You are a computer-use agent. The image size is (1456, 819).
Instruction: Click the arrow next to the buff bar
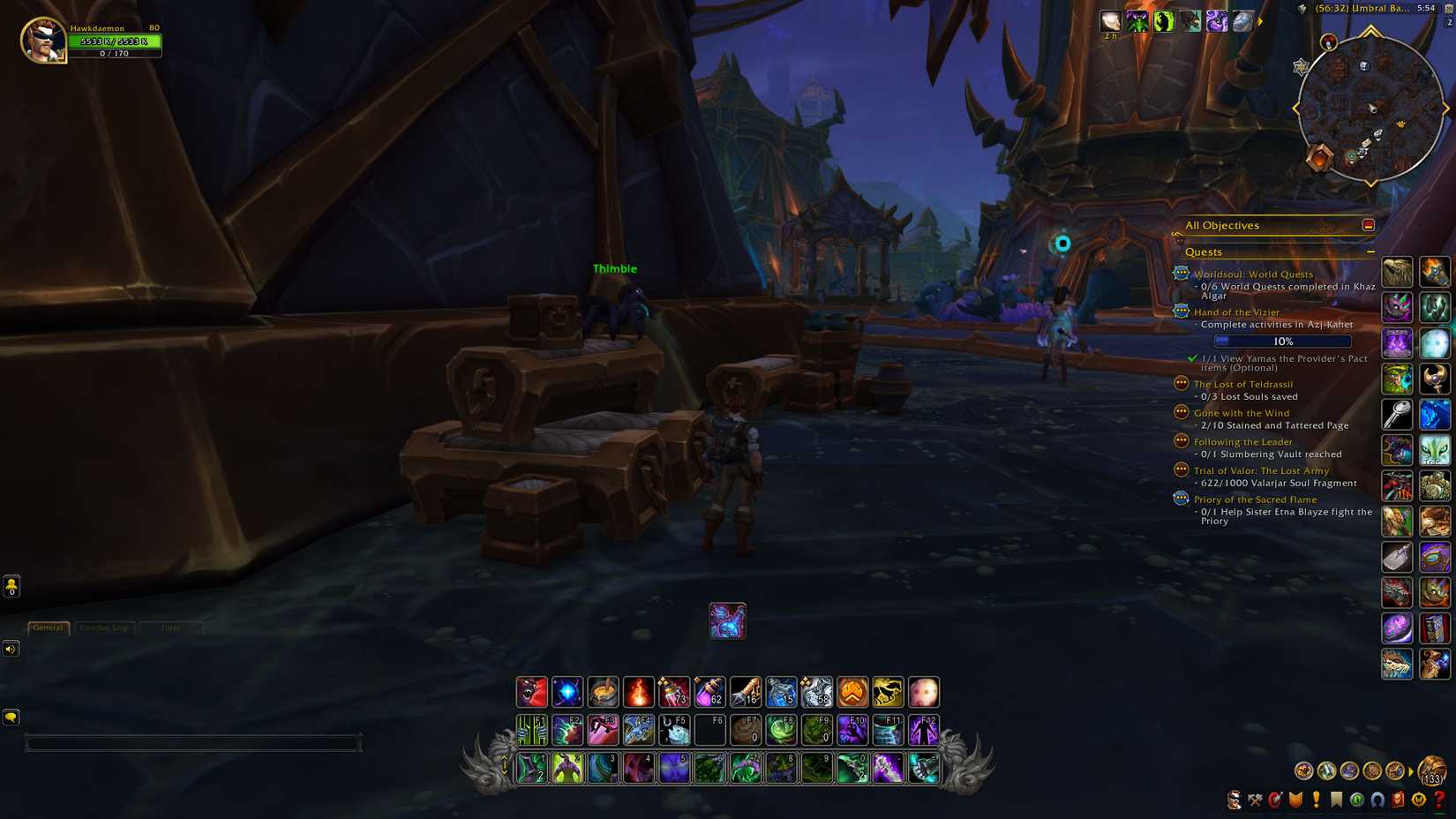pos(1262,24)
